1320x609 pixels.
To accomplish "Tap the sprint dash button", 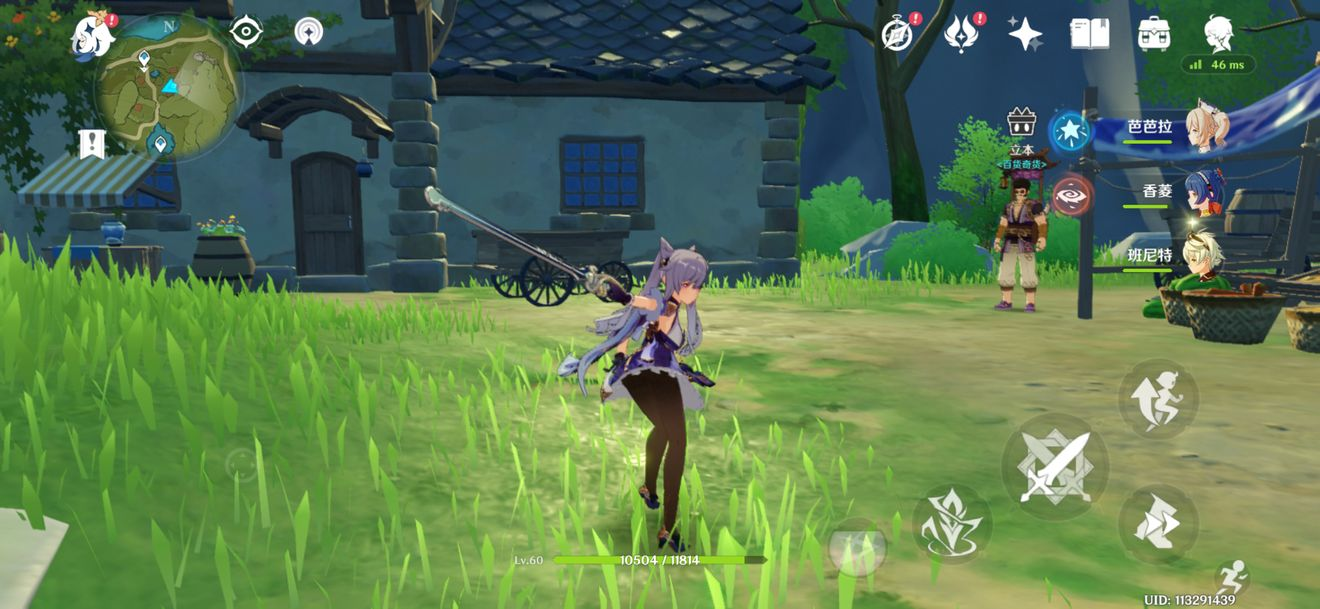I will coord(1158,523).
